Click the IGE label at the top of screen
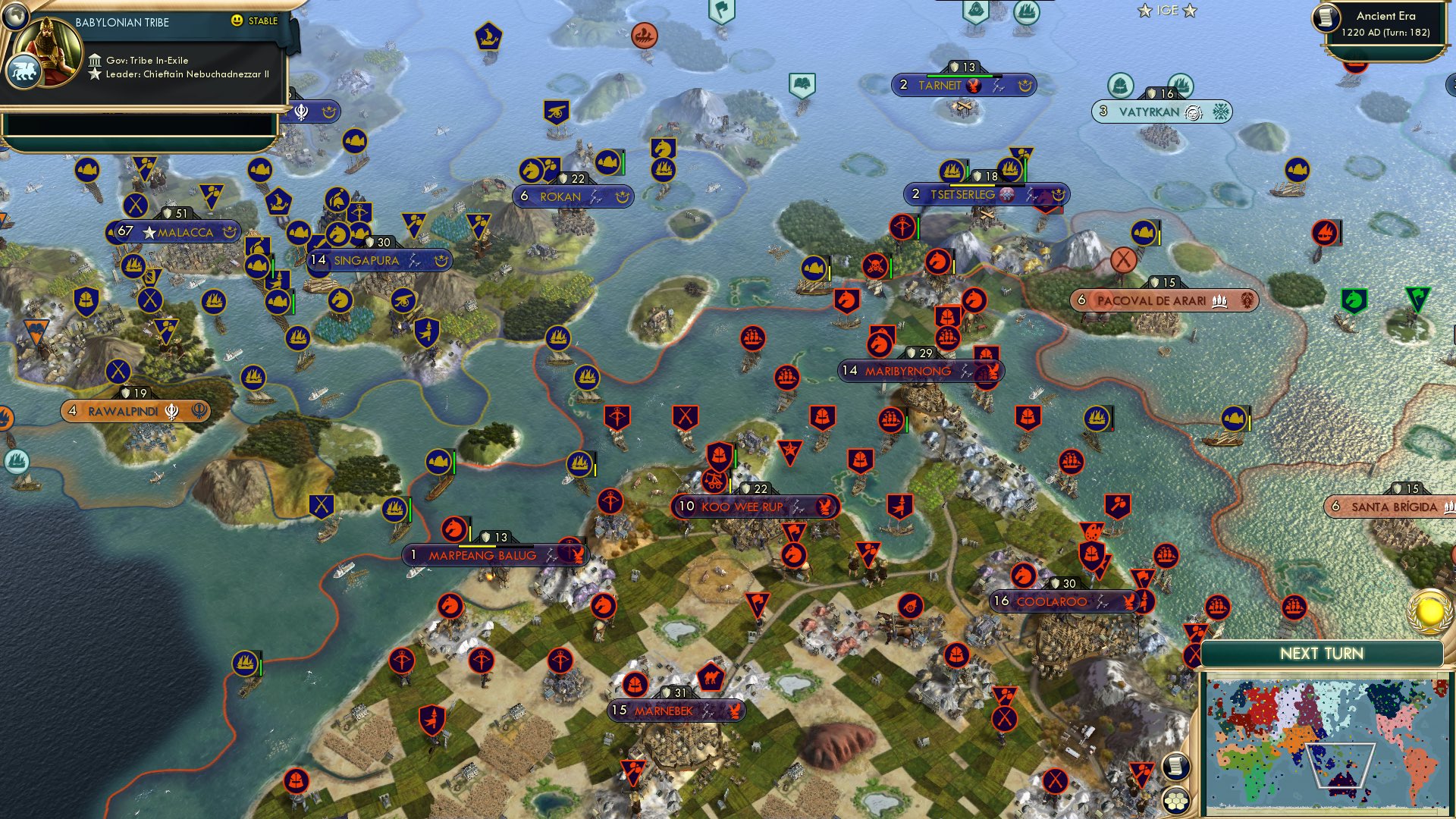The image size is (1456, 819). pyautogui.click(x=1169, y=11)
